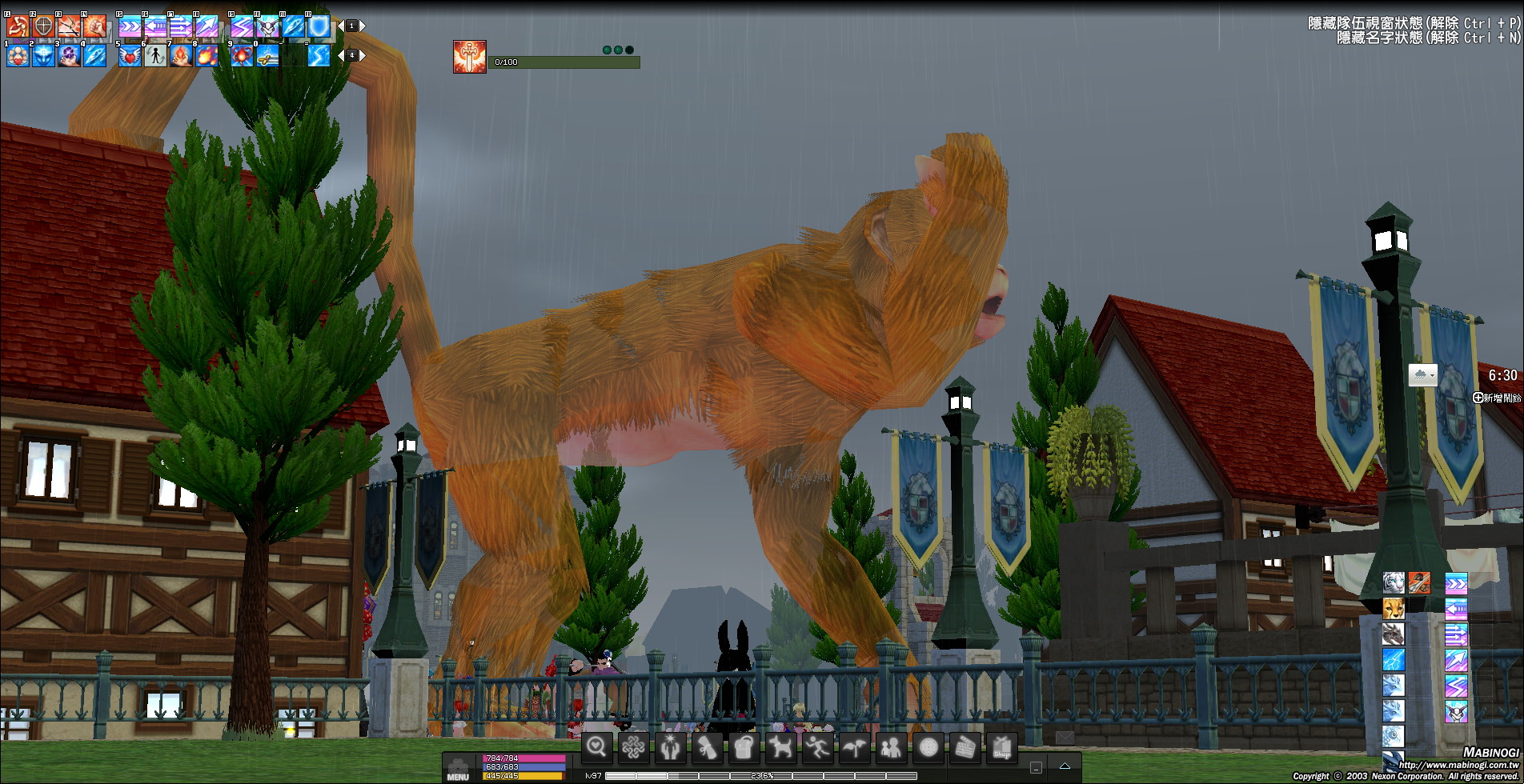Viewport: 1524px width, 784px height.
Task: Open the rain cloud weather dropdown
Action: 1422,374
